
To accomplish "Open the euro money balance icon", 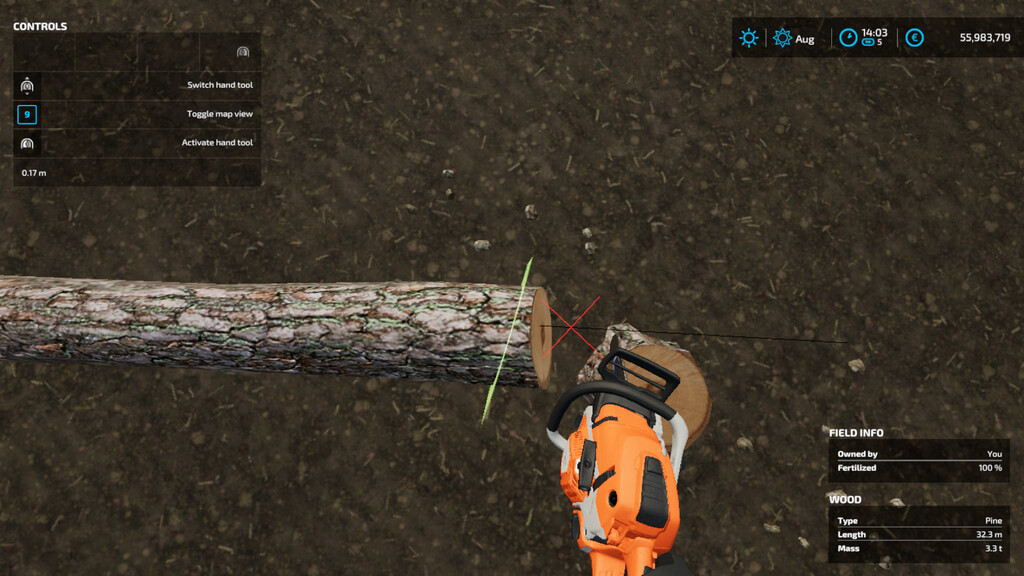I will [x=914, y=38].
